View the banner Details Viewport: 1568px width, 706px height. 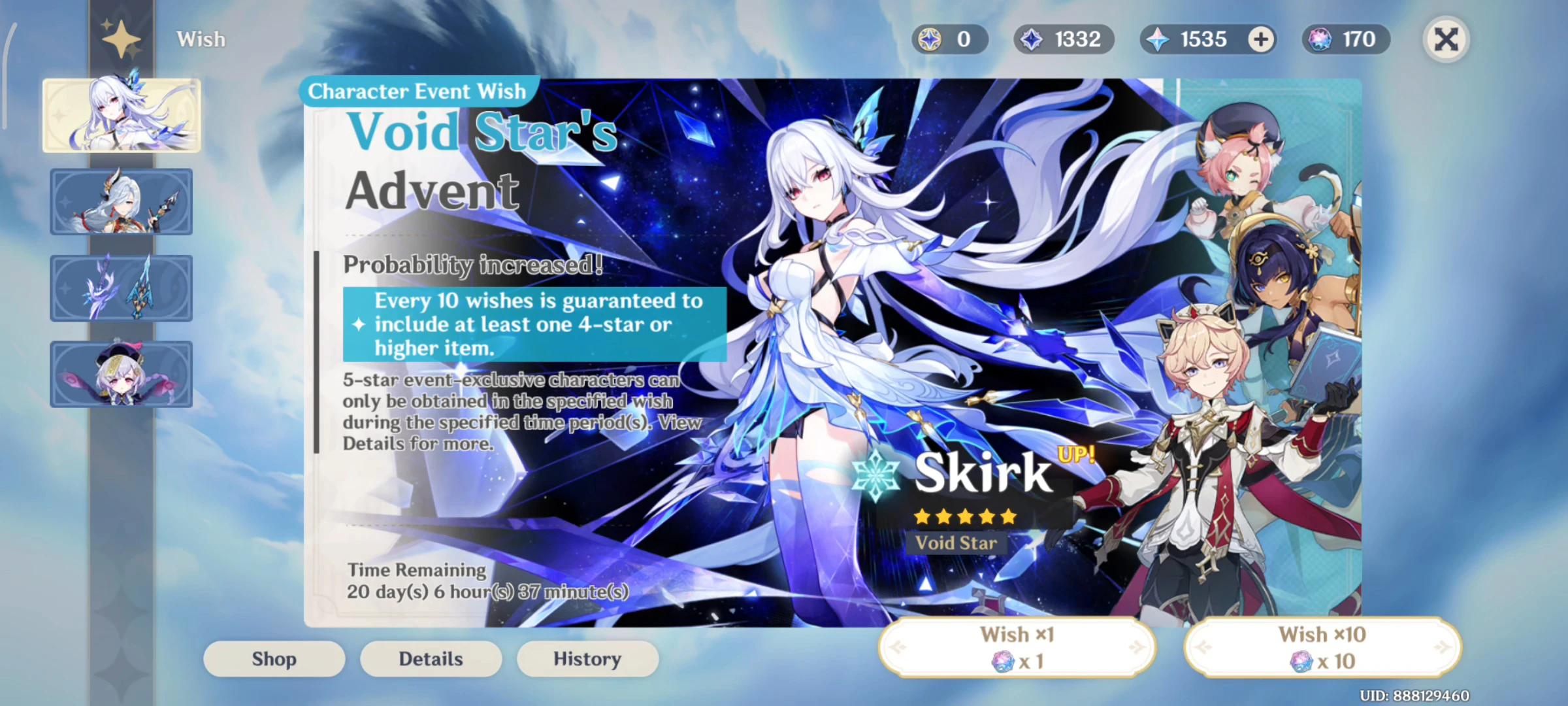point(431,658)
